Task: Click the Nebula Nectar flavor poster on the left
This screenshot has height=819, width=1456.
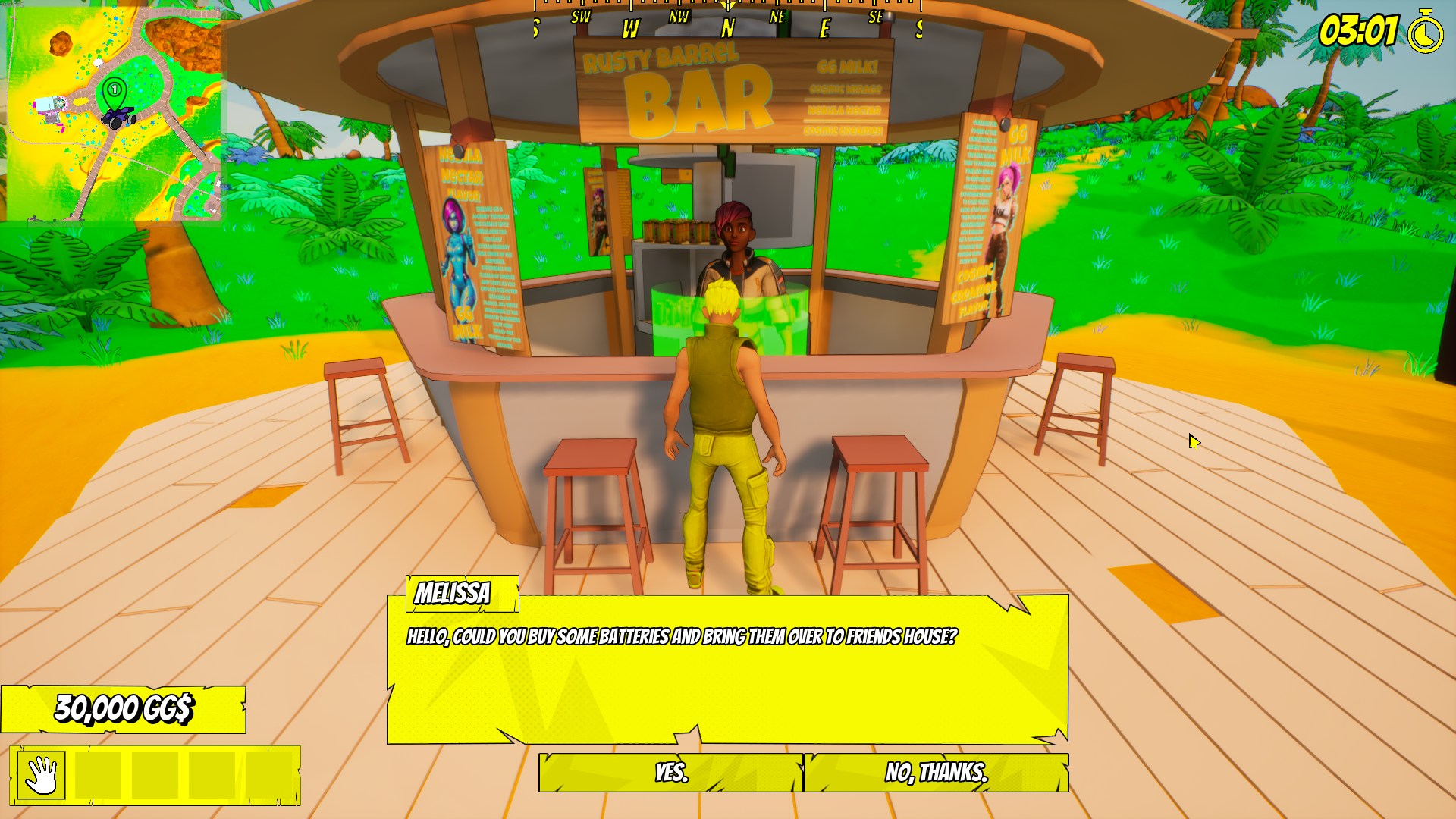Action: (469, 243)
